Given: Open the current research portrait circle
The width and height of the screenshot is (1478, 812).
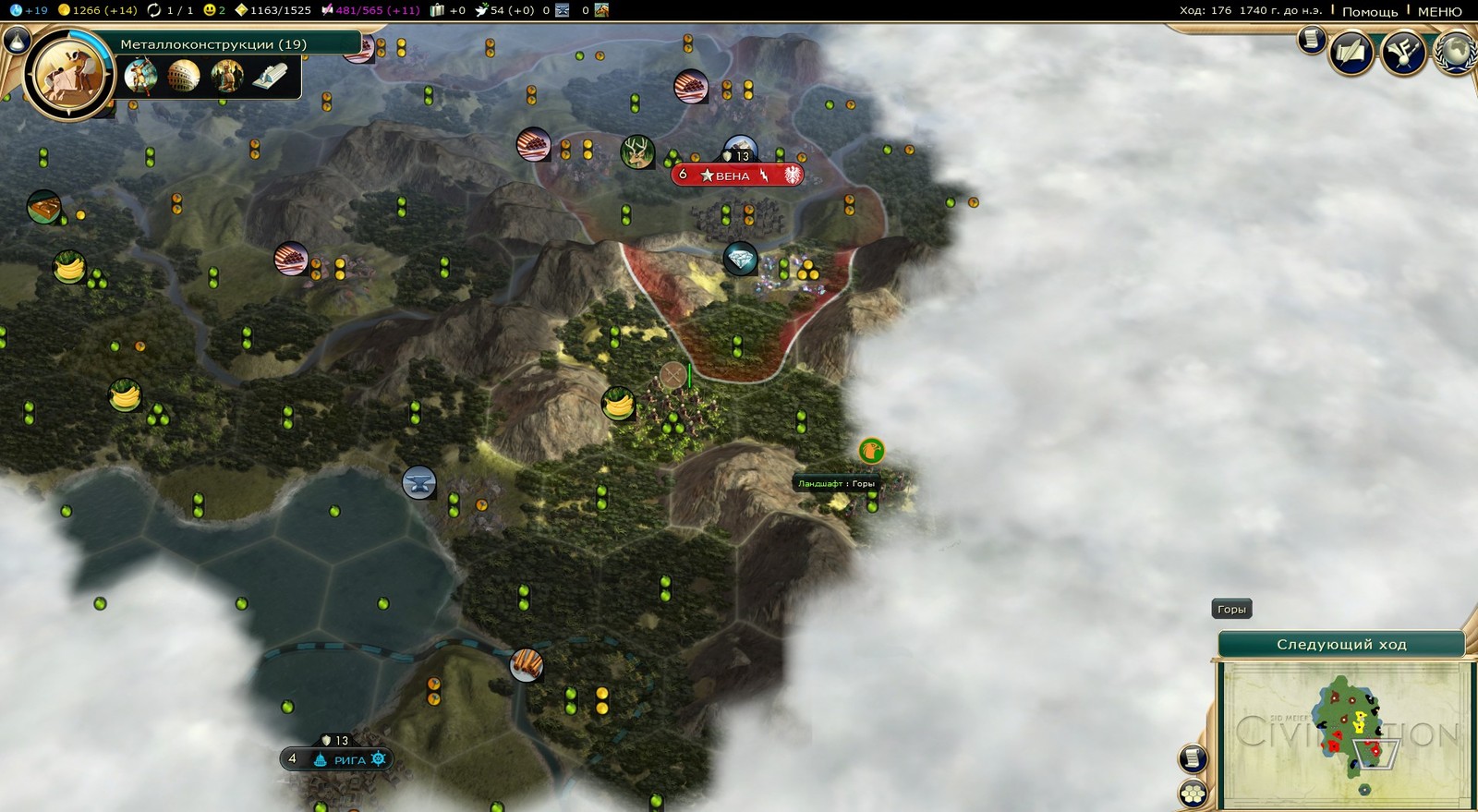Looking at the screenshot, I should pos(67,75).
